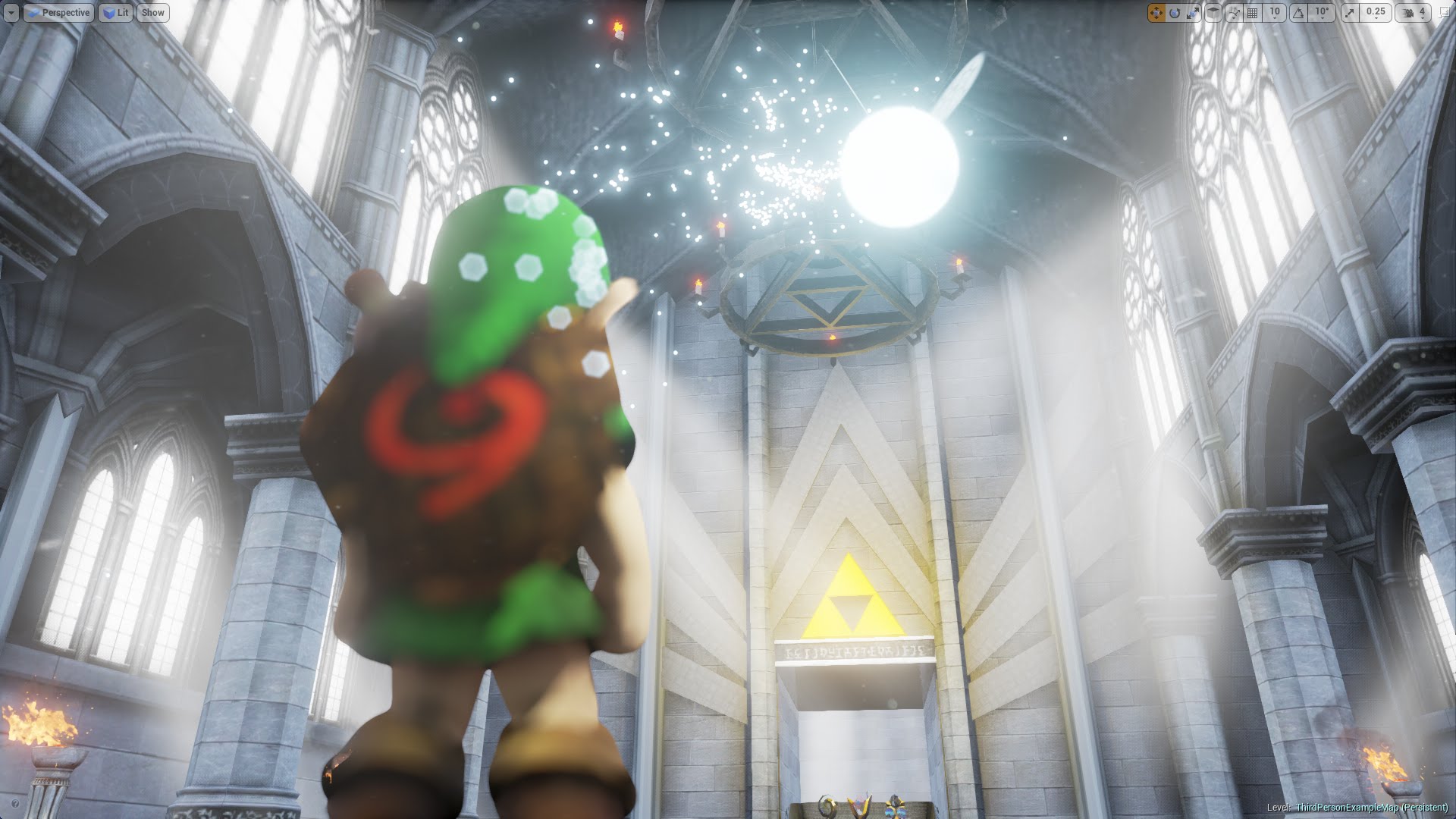Toggle rotation snapping angle icon
Screen dimensions: 1456x819
pyautogui.click(x=1299, y=13)
